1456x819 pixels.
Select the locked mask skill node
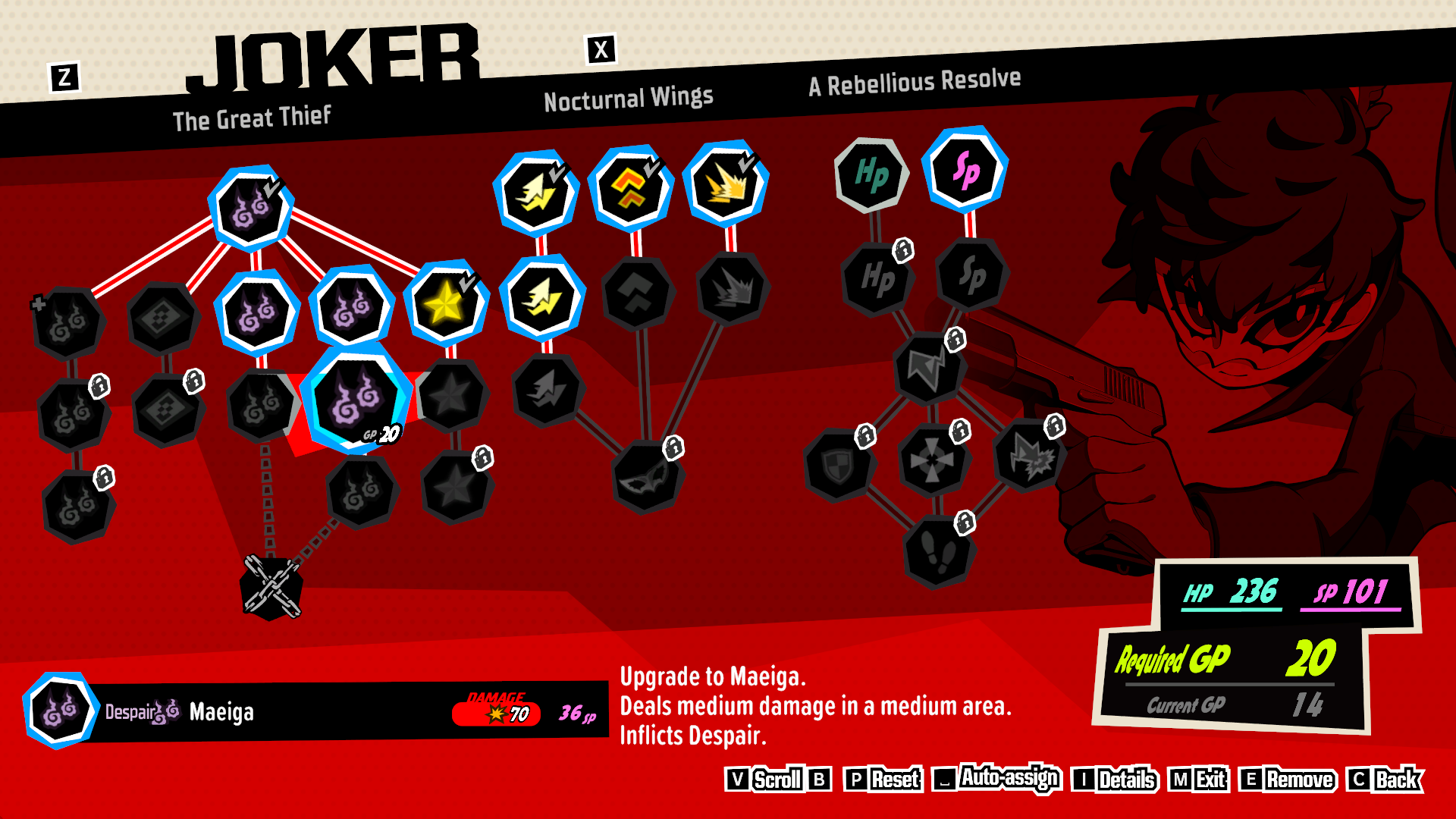646,477
